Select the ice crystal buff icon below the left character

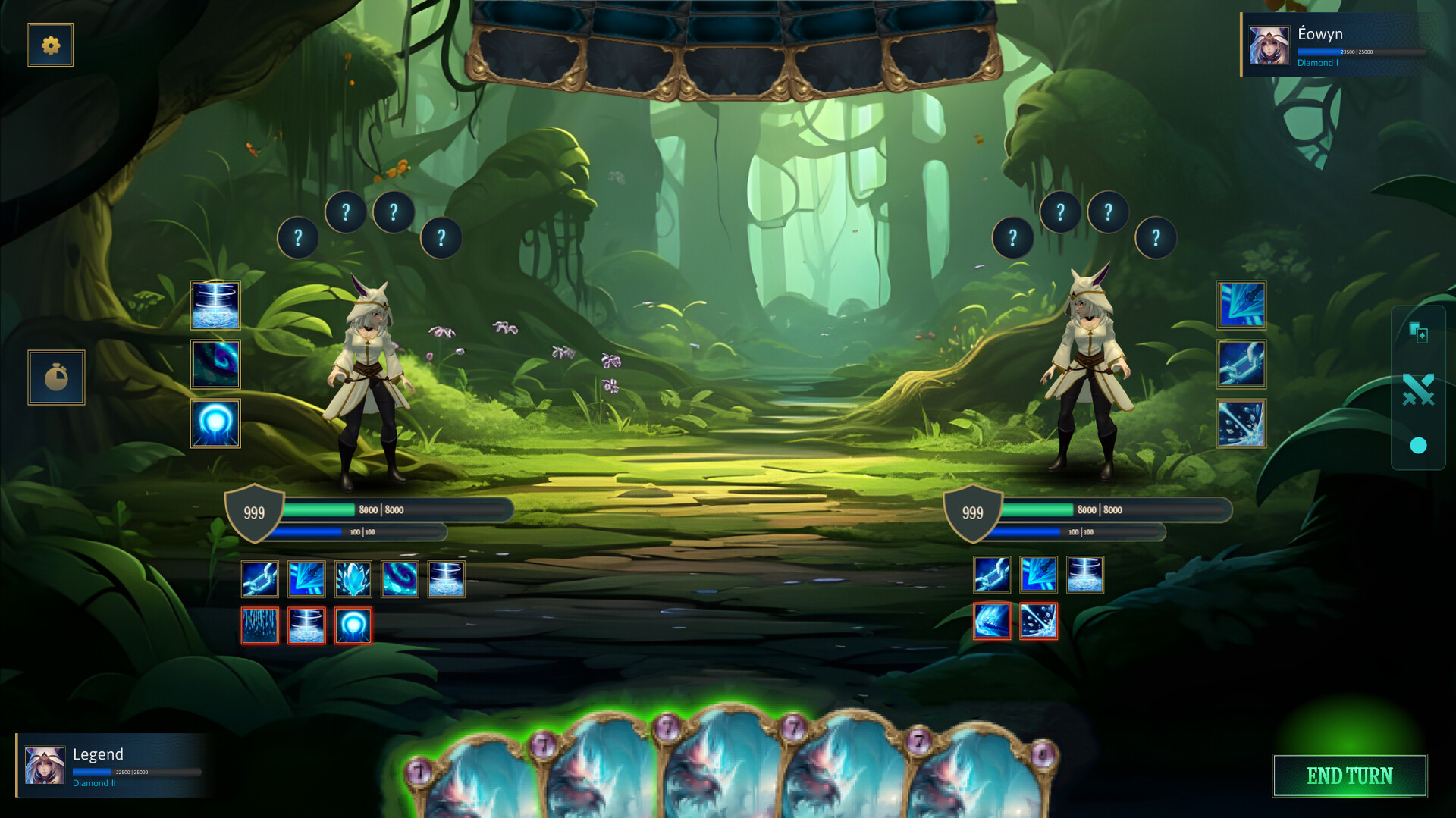click(353, 578)
